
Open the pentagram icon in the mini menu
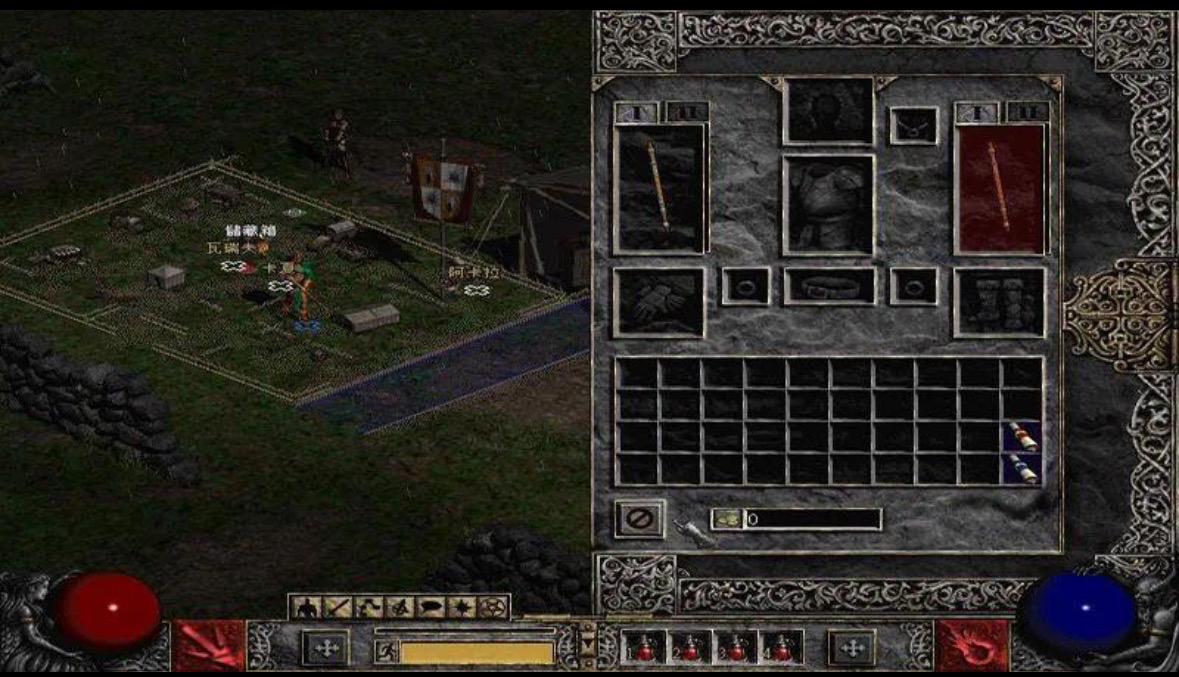(493, 607)
